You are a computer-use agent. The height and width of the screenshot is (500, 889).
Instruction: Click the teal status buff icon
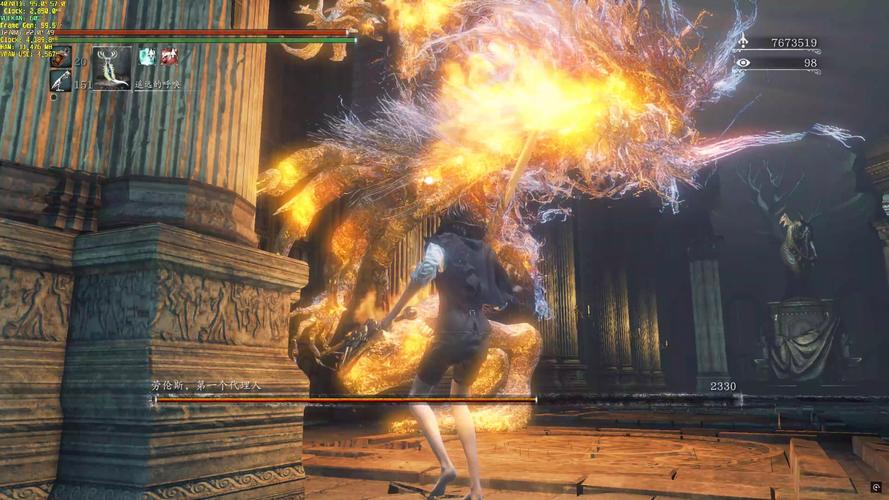click(147, 56)
